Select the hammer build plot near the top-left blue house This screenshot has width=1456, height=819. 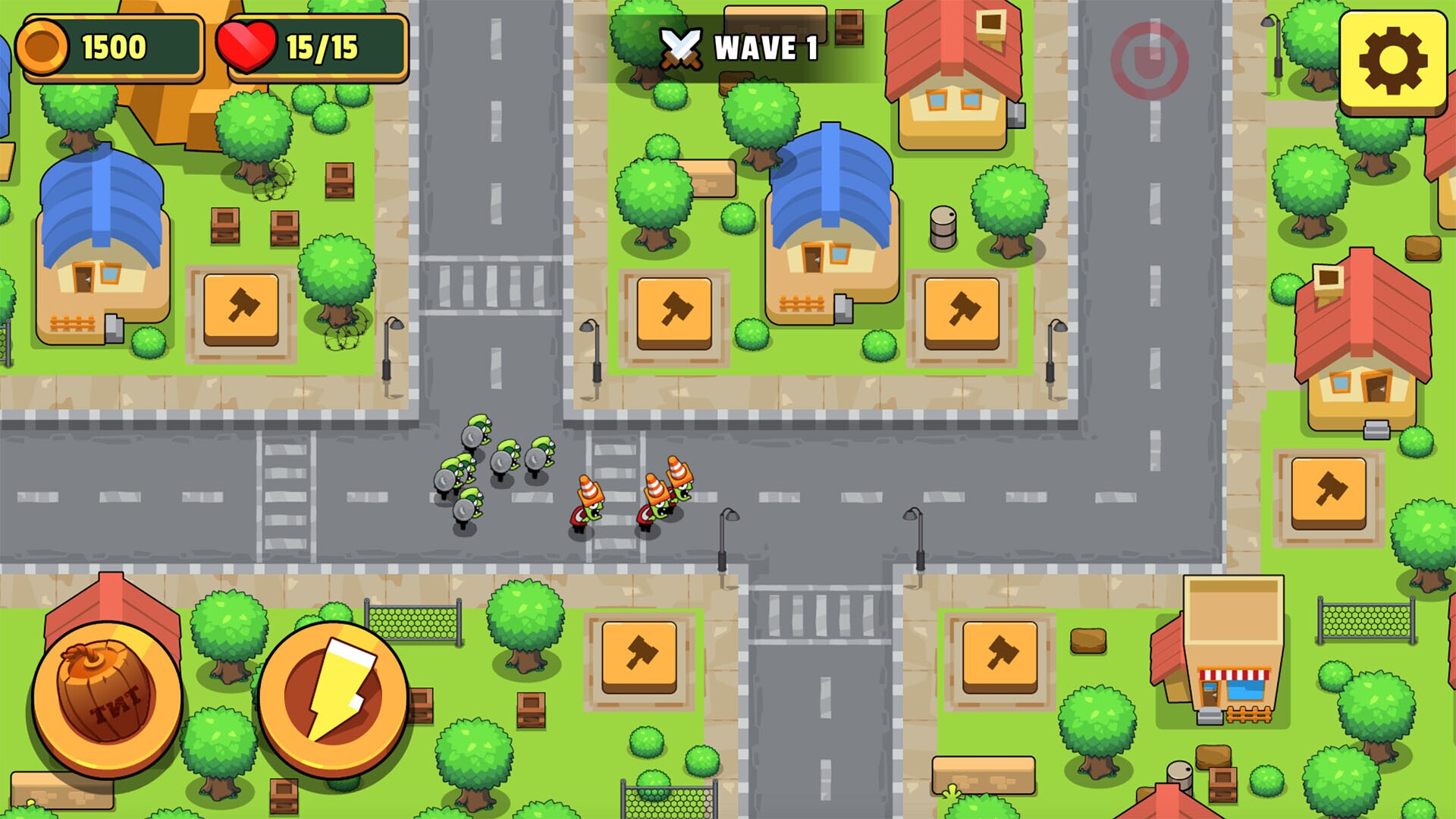(x=243, y=309)
